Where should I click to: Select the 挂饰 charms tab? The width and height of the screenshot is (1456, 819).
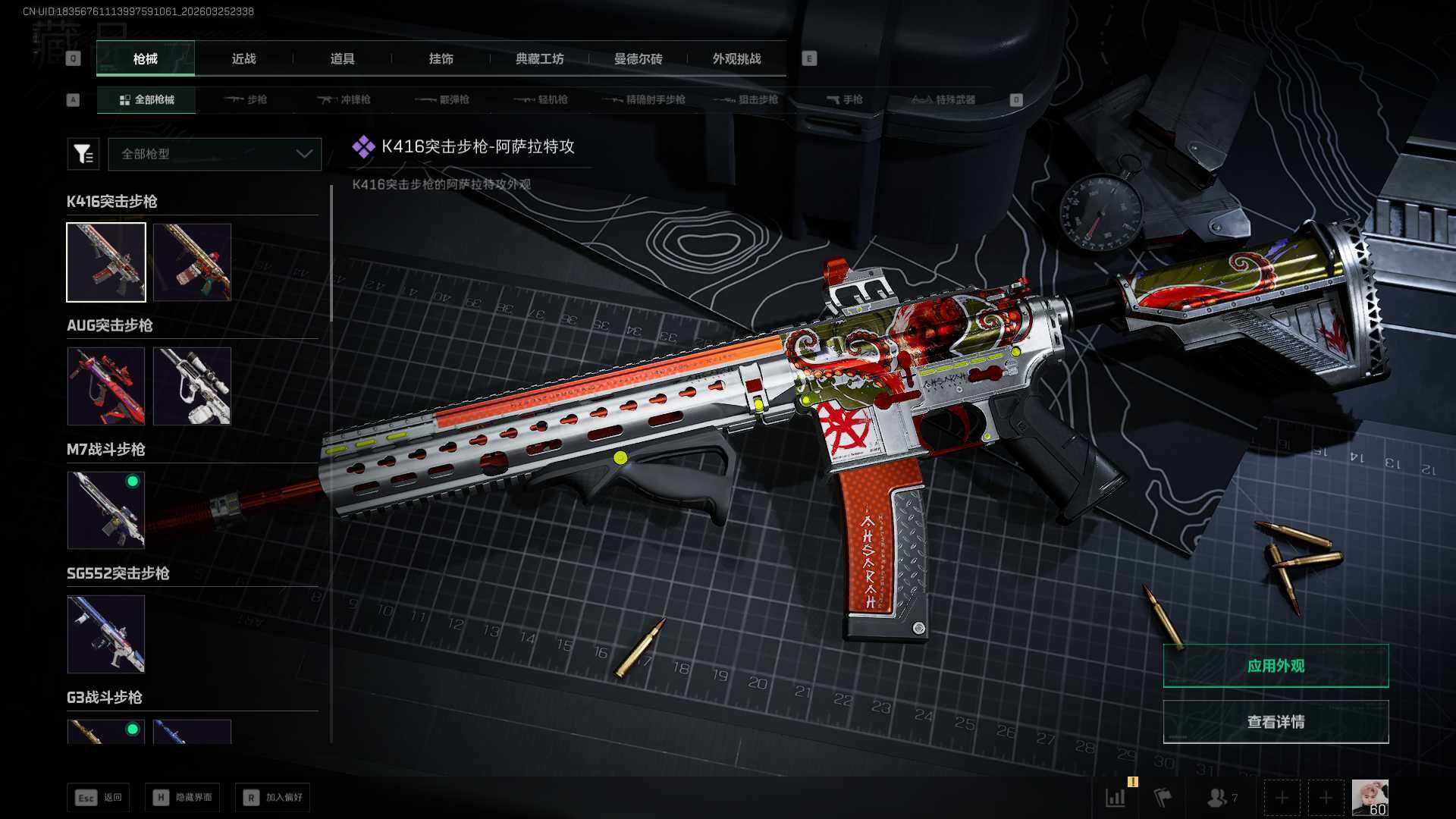pyautogui.click(x=441, y=59)
